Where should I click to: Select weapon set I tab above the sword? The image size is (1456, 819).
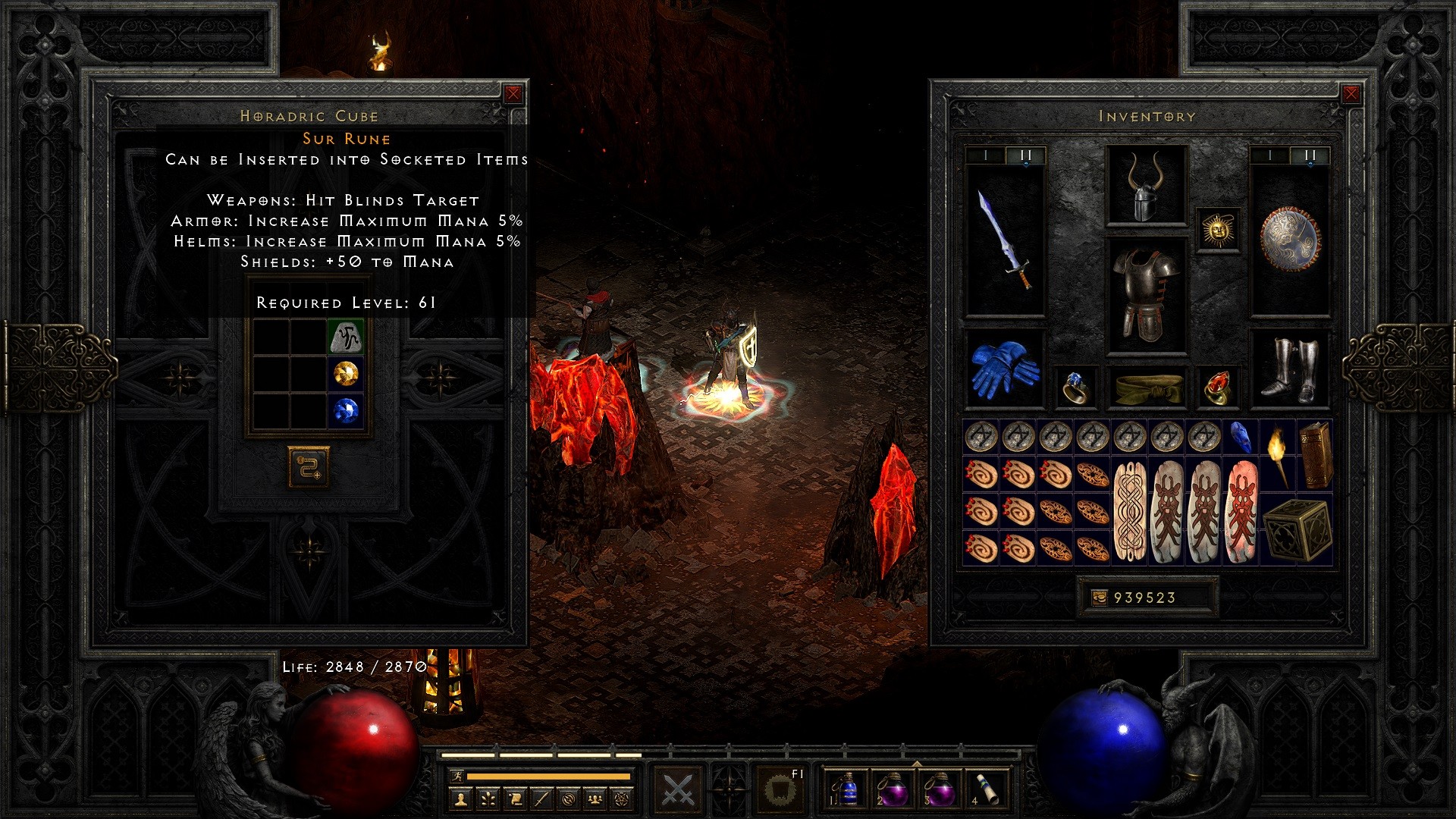(985, 155)
